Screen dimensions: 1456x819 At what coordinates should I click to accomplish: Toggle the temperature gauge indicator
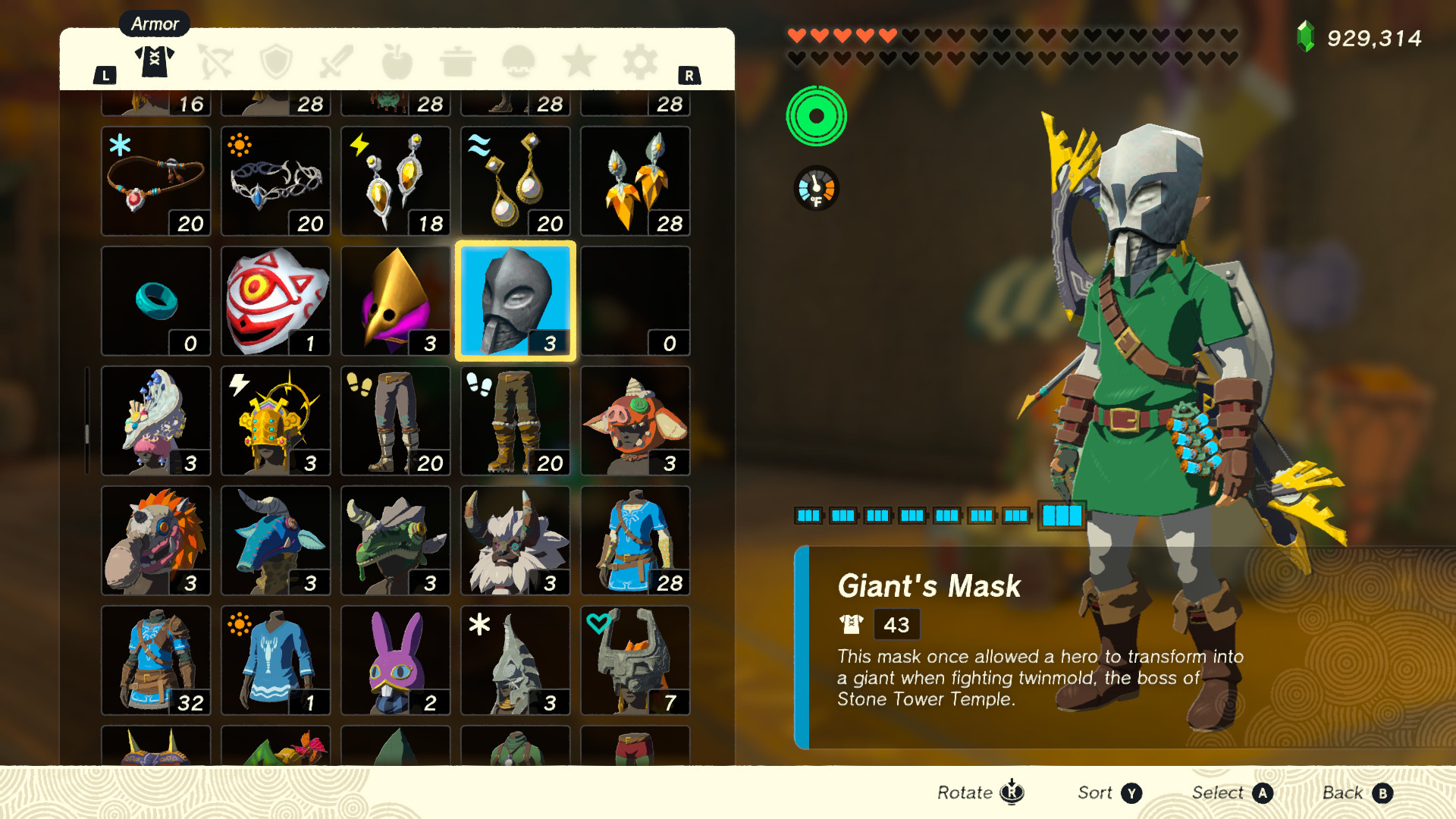tap(815, 188)
